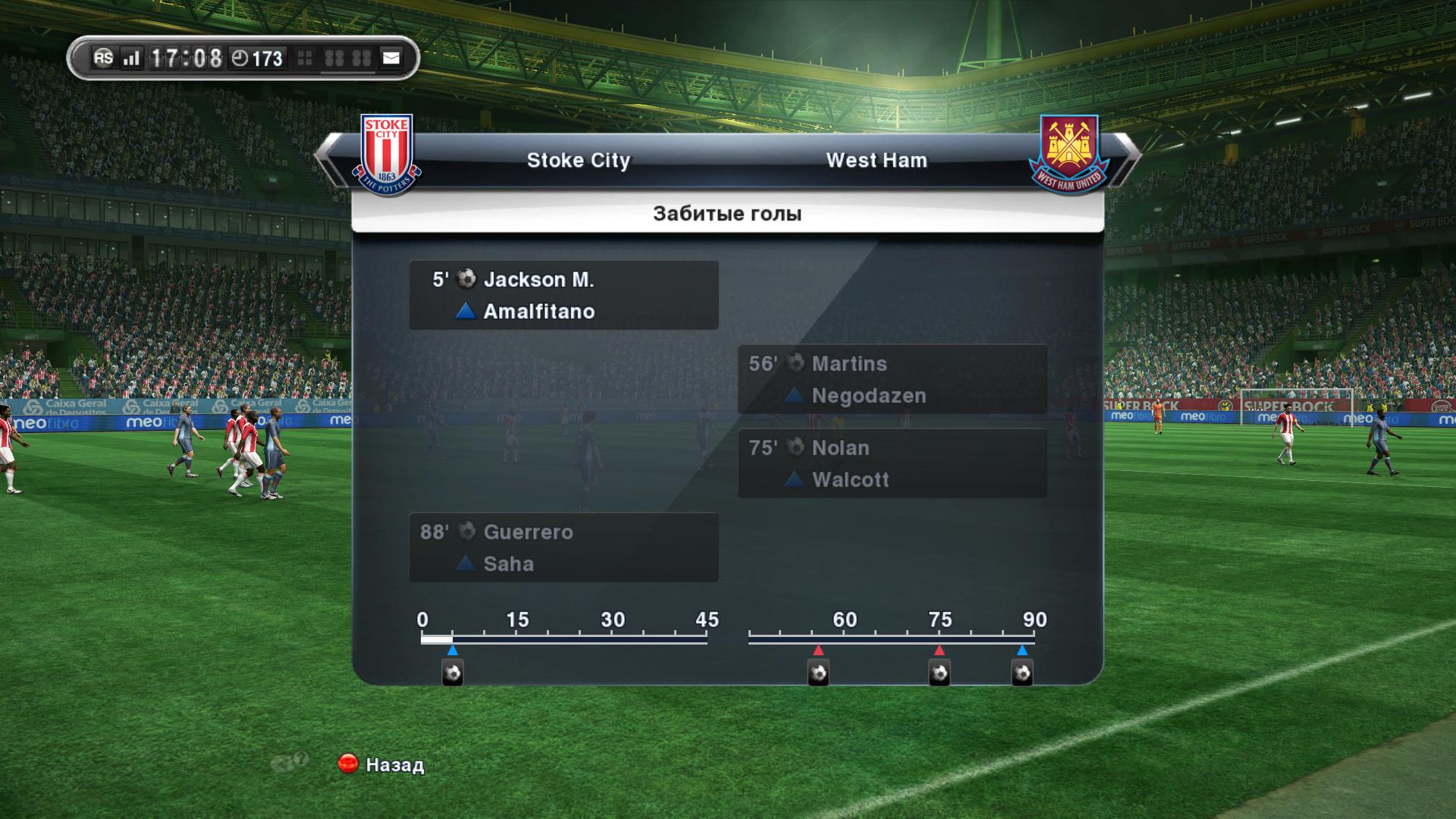Pick the 88' Guerrero goal entry
This screenshot has width=1456, height=819.
563,548
